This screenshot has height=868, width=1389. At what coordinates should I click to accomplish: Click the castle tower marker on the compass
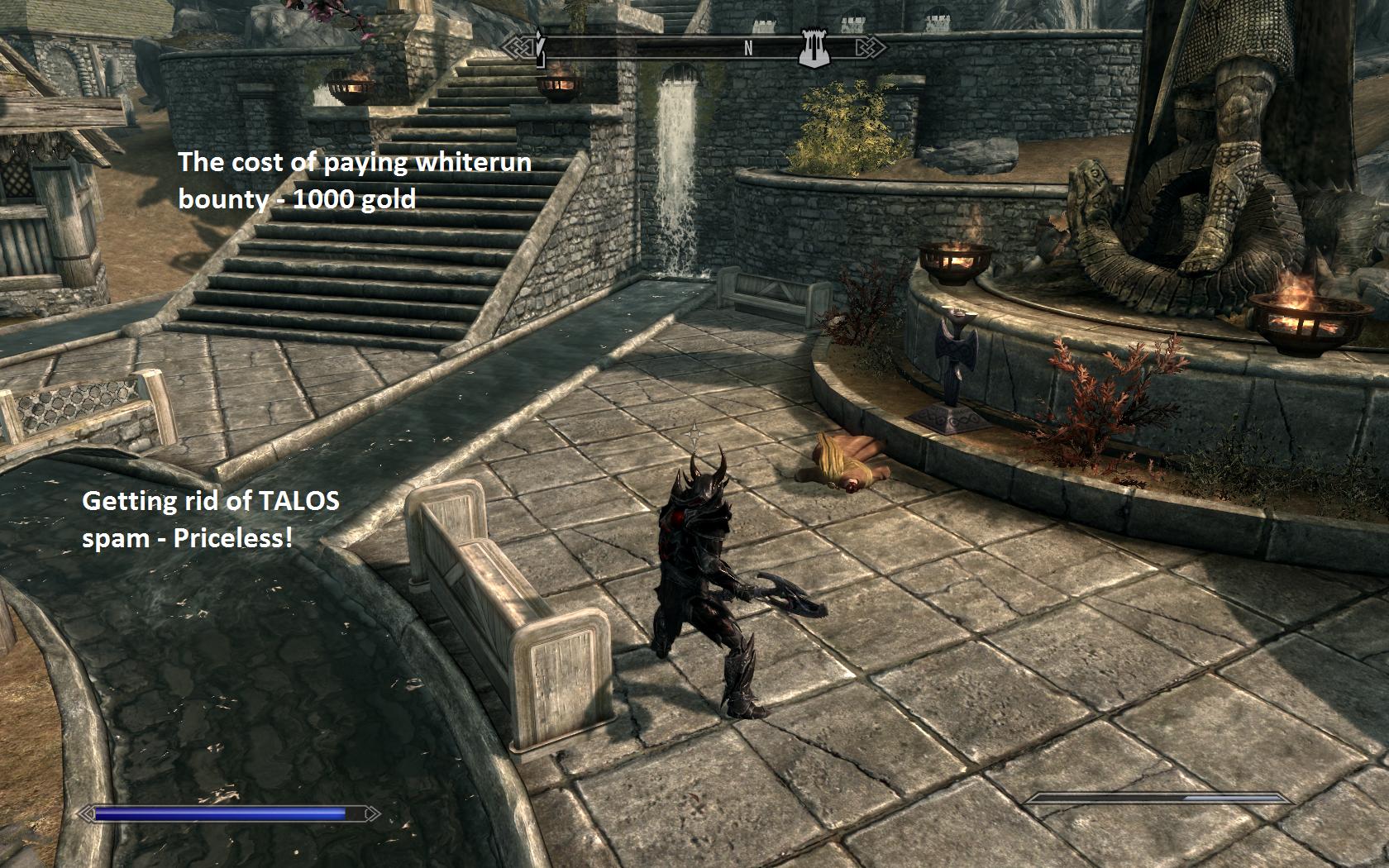(x=810, y=48)
